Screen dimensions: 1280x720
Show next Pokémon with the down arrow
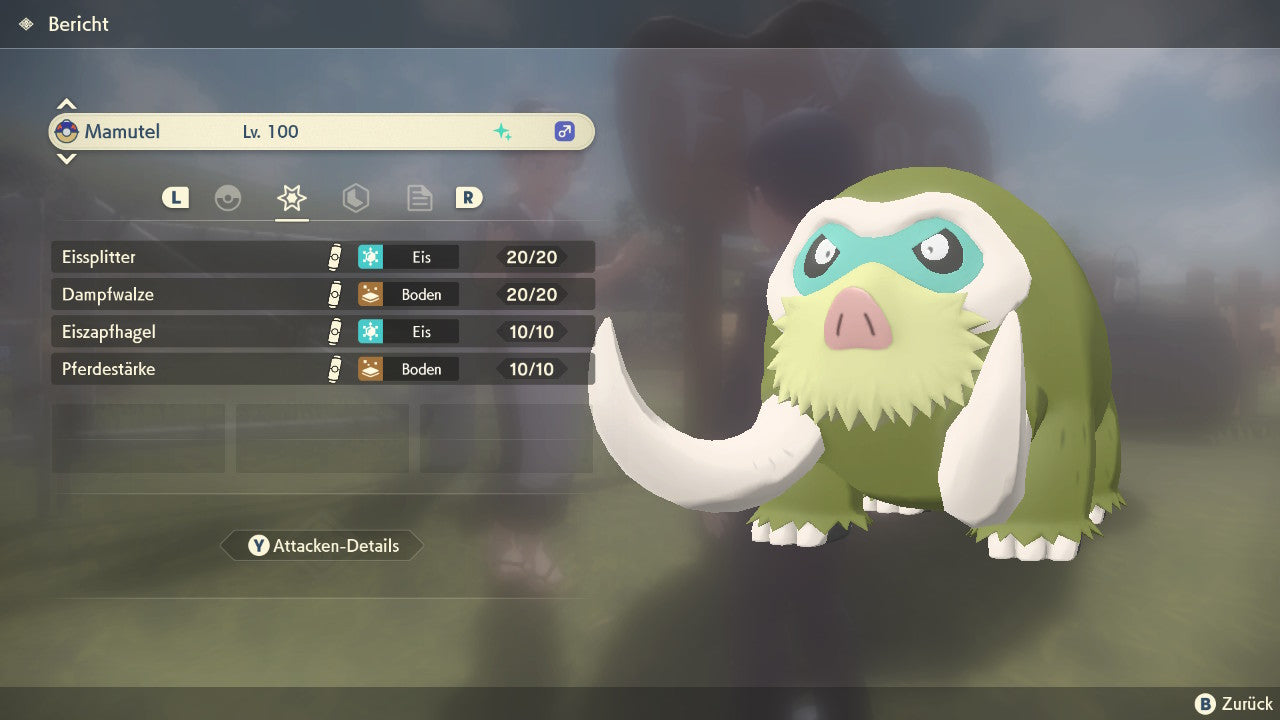point(66,158)
